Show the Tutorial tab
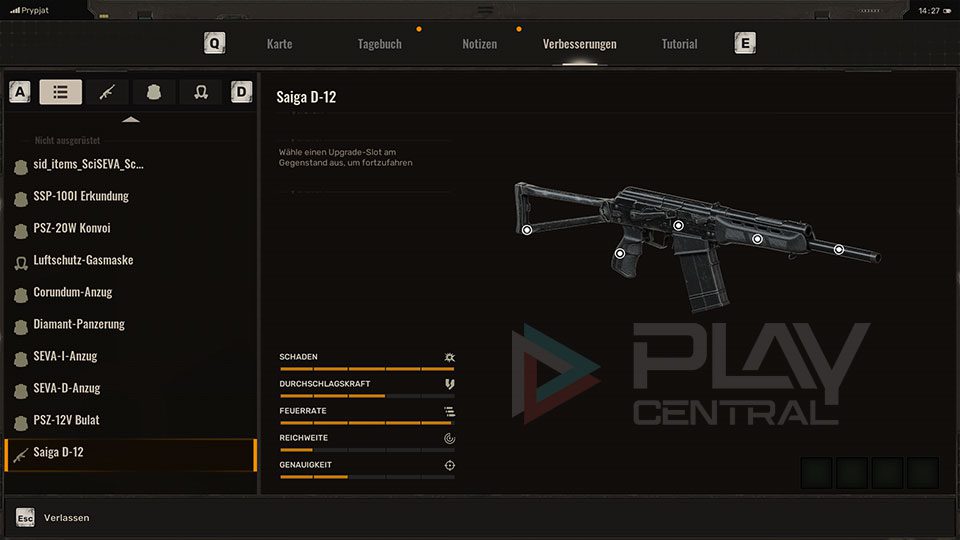Image resolution: width=960 pixels, height=540 pixels. [679, 44]
